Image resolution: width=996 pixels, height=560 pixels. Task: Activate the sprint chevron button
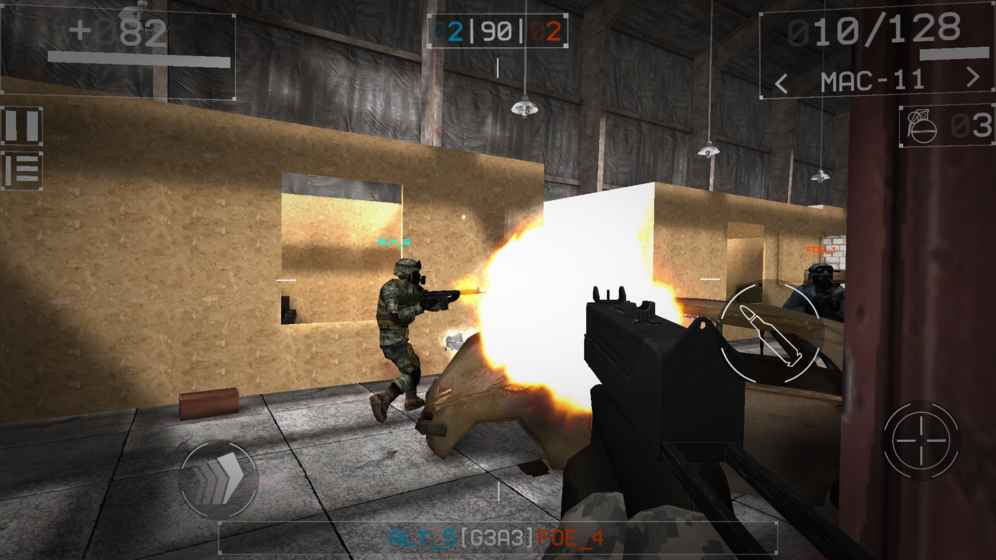click(217, 478)
